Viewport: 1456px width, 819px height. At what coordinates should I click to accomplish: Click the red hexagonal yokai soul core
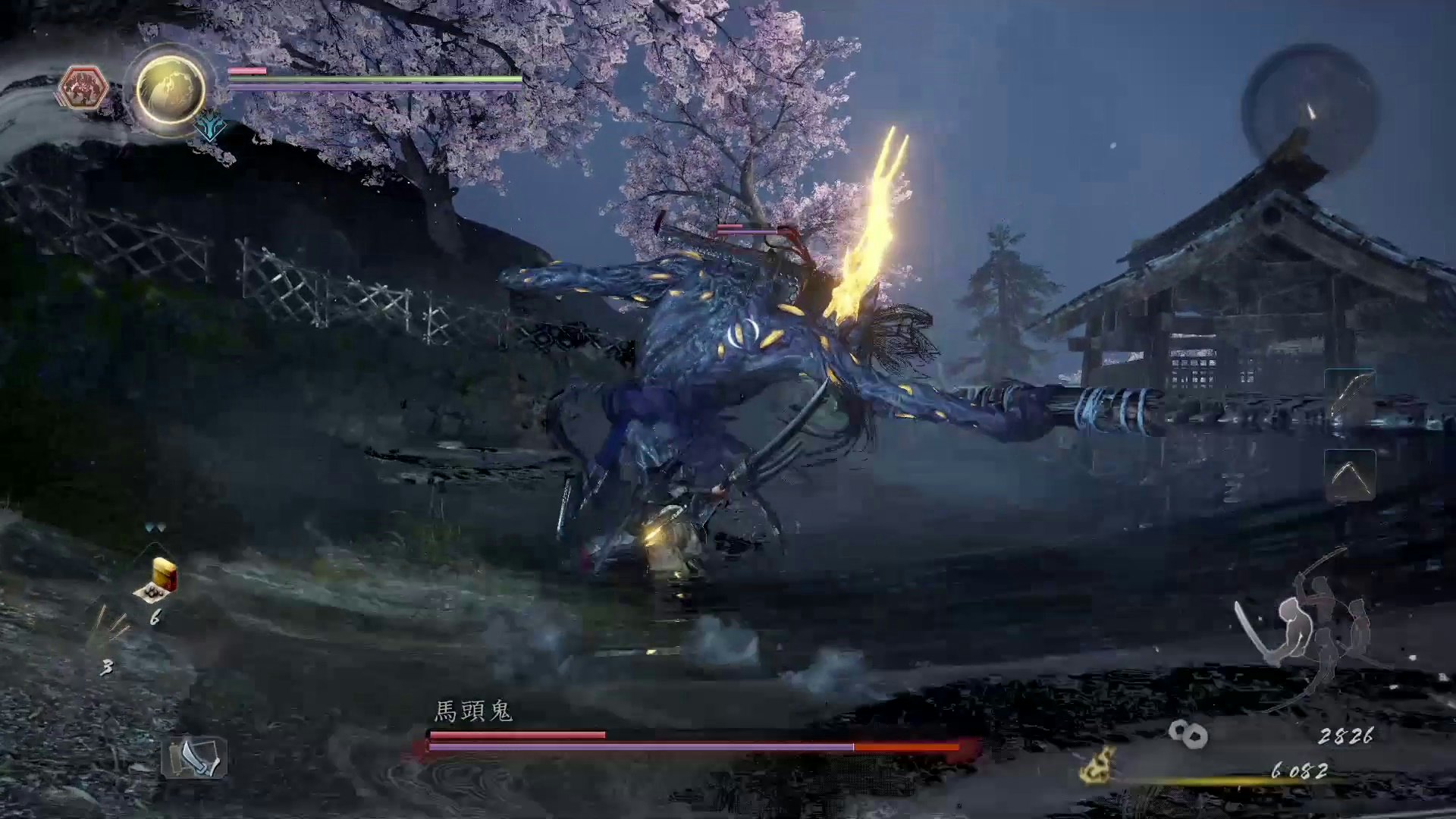[x=82, y=88]
